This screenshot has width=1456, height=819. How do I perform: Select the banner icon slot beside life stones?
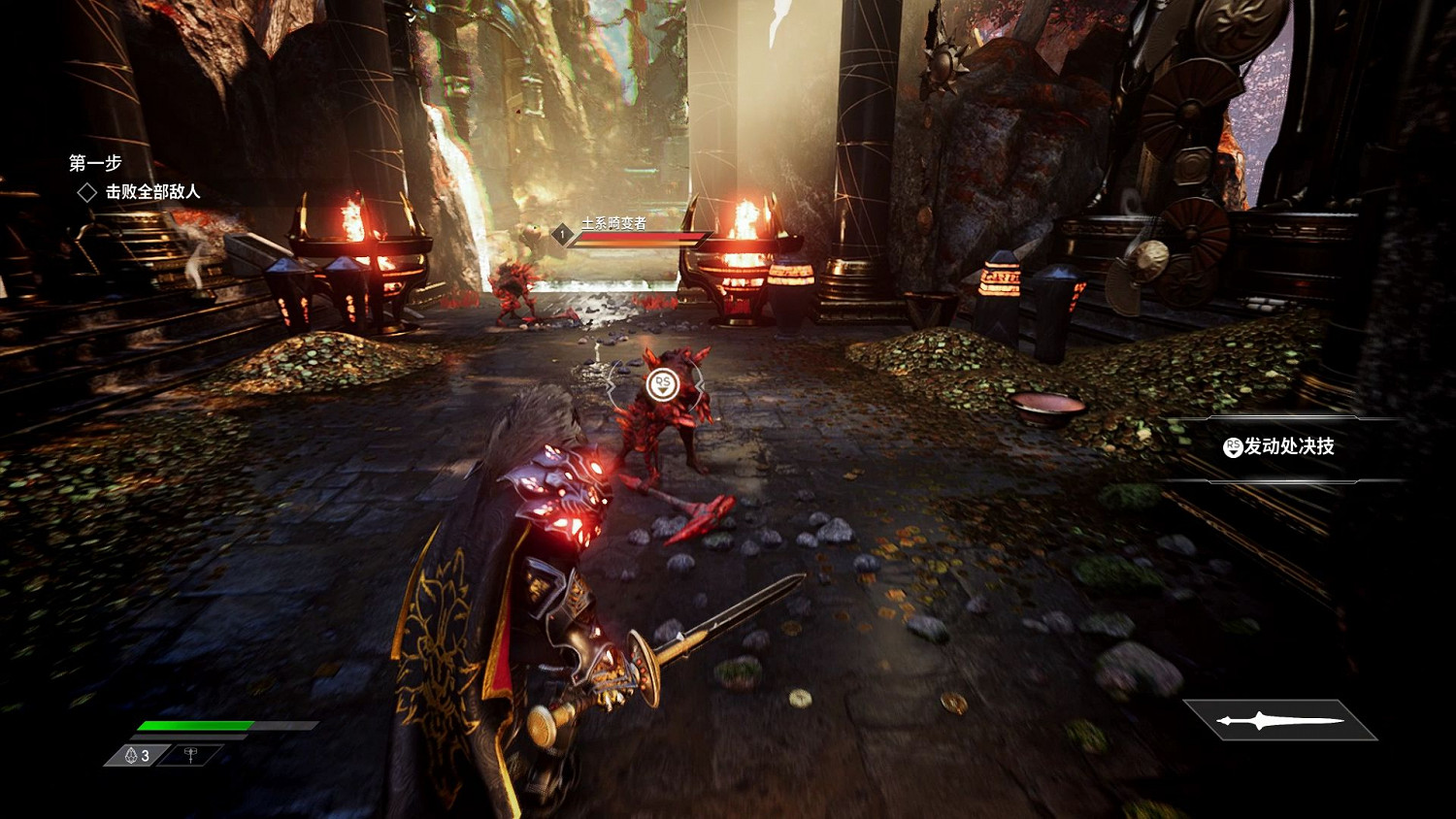[x=191, y=755]
